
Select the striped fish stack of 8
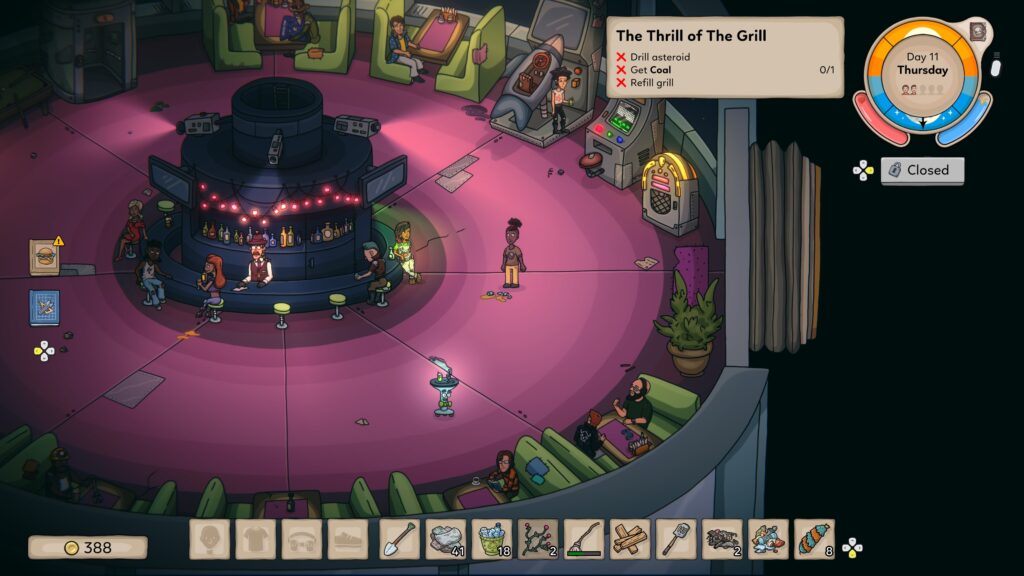pos(814,539)
